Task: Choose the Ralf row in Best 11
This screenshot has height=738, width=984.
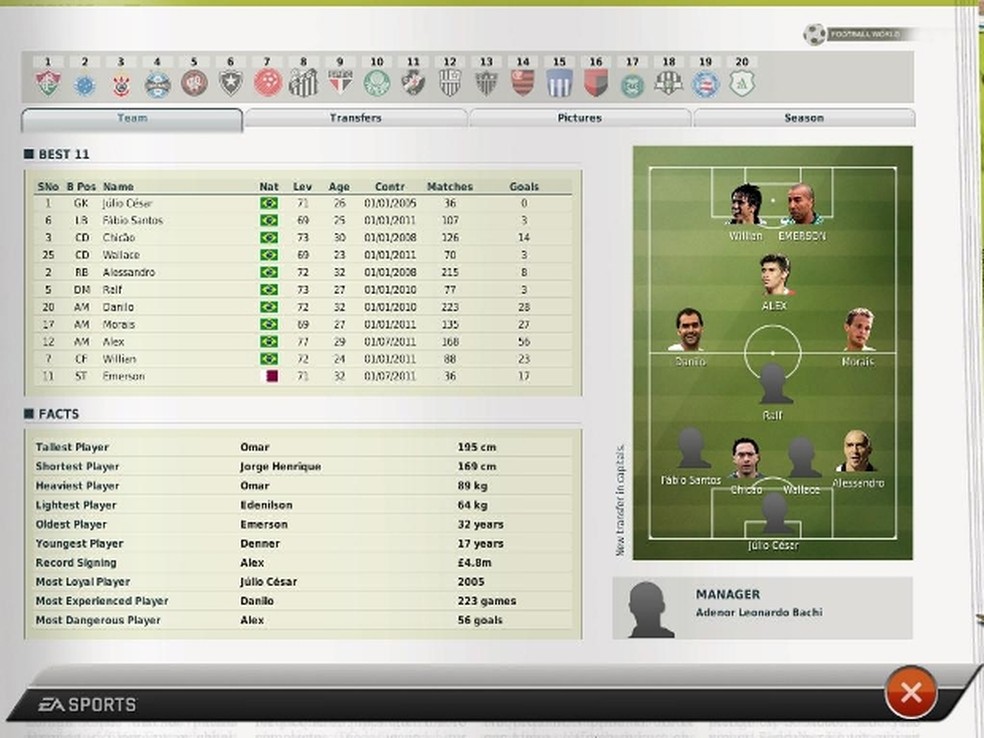Action: [300, 290]
